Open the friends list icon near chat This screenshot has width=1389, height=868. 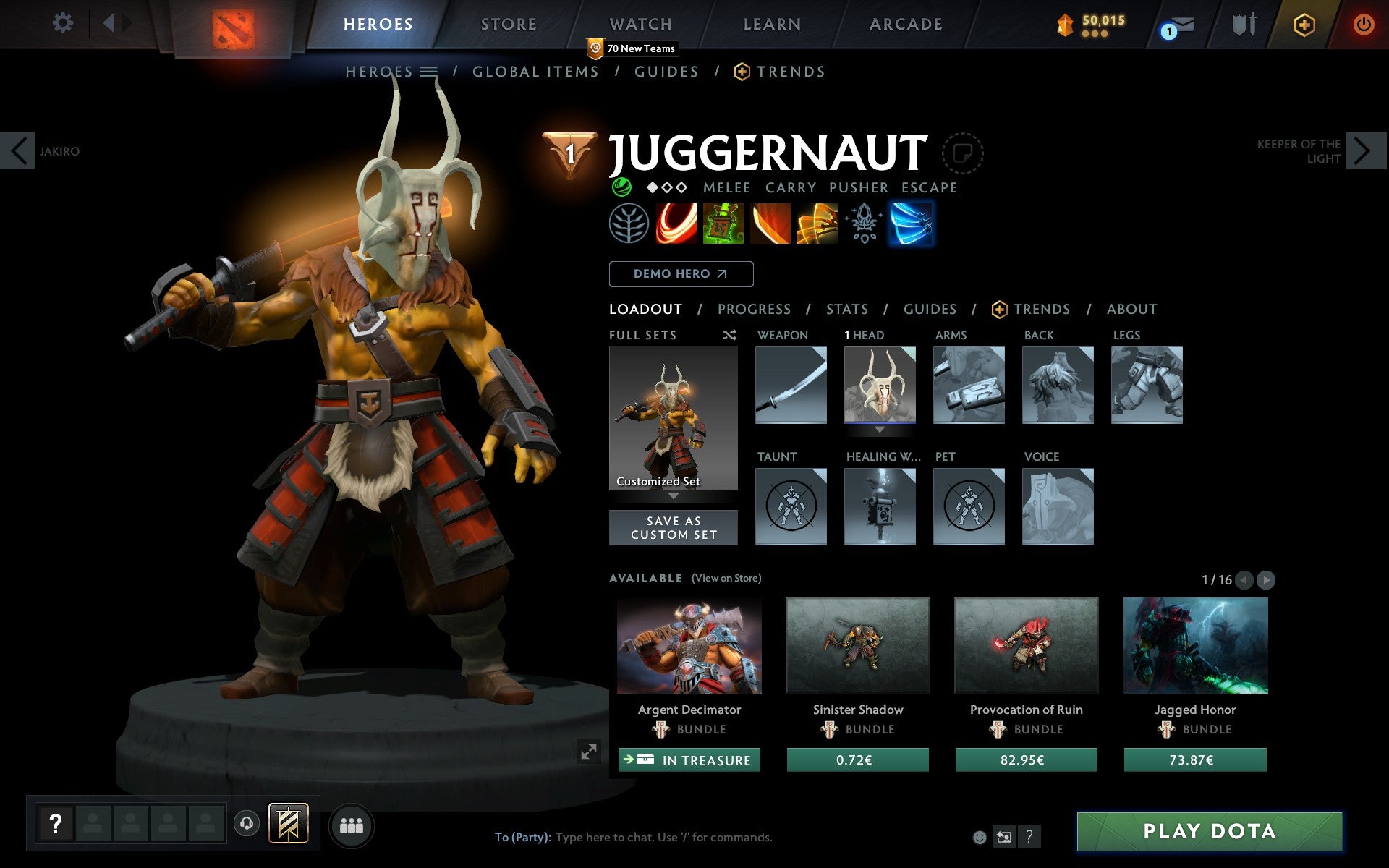pos(352,823)
